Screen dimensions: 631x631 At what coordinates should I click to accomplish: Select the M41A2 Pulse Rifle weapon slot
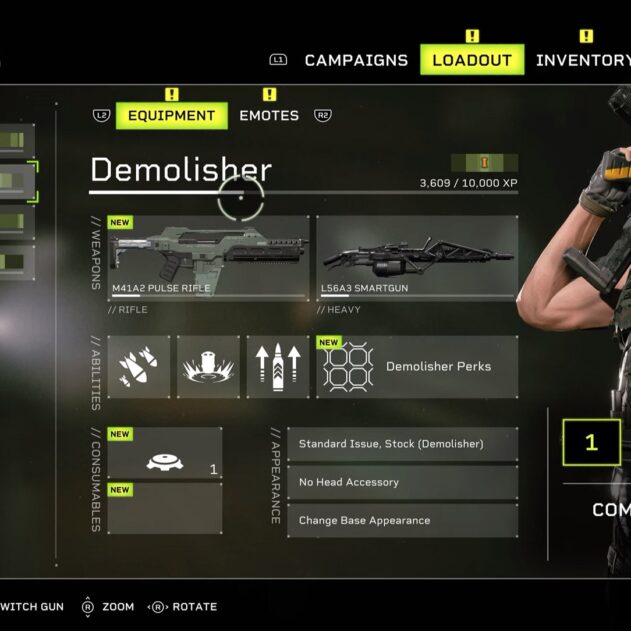pyautogui.click(x=208, y=258)
